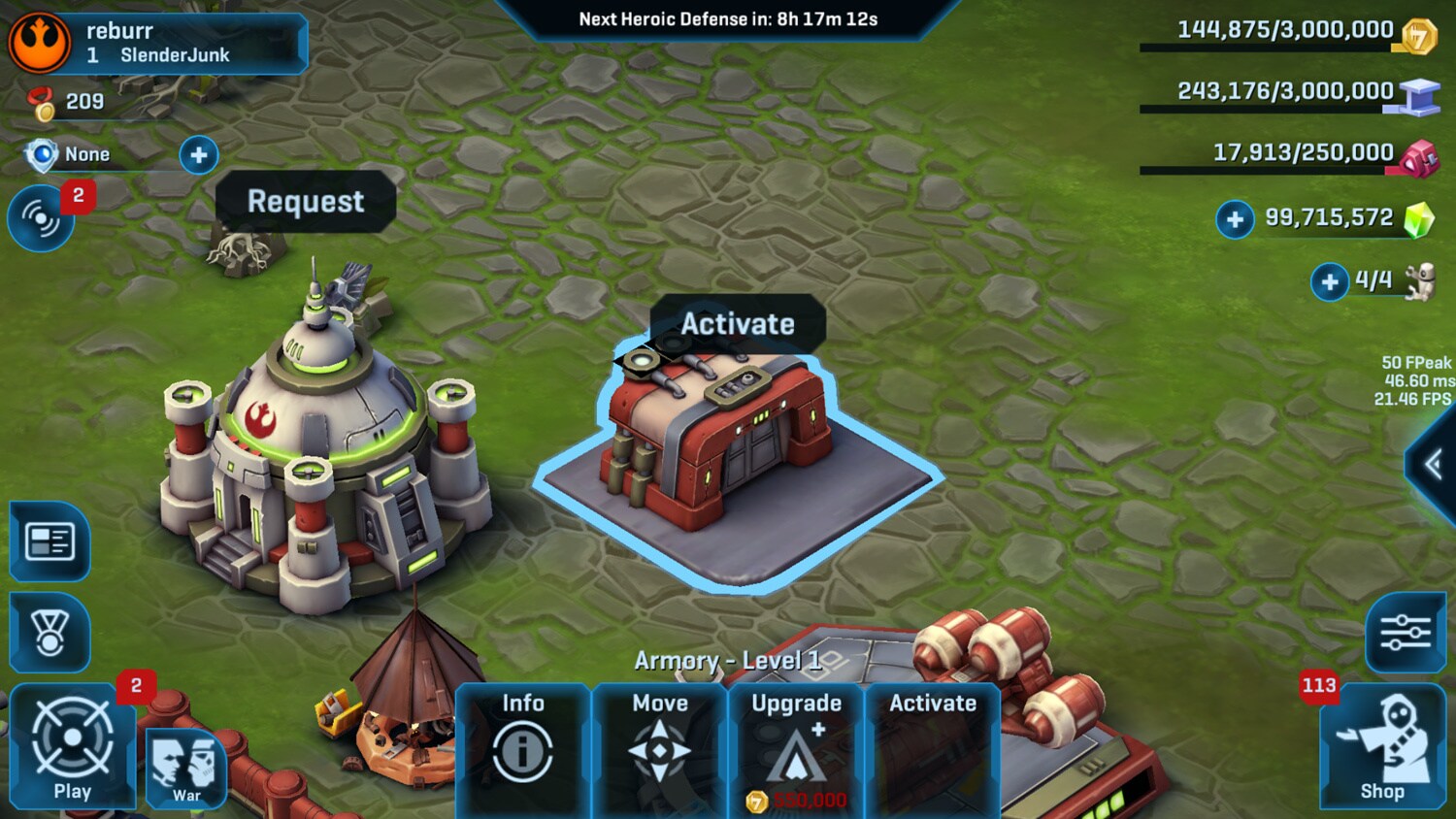Viewport: 1456px width, 819px height.
Task: Open the holonet broadcast icon
Action: pyautogui.click(x=41, y=219)
